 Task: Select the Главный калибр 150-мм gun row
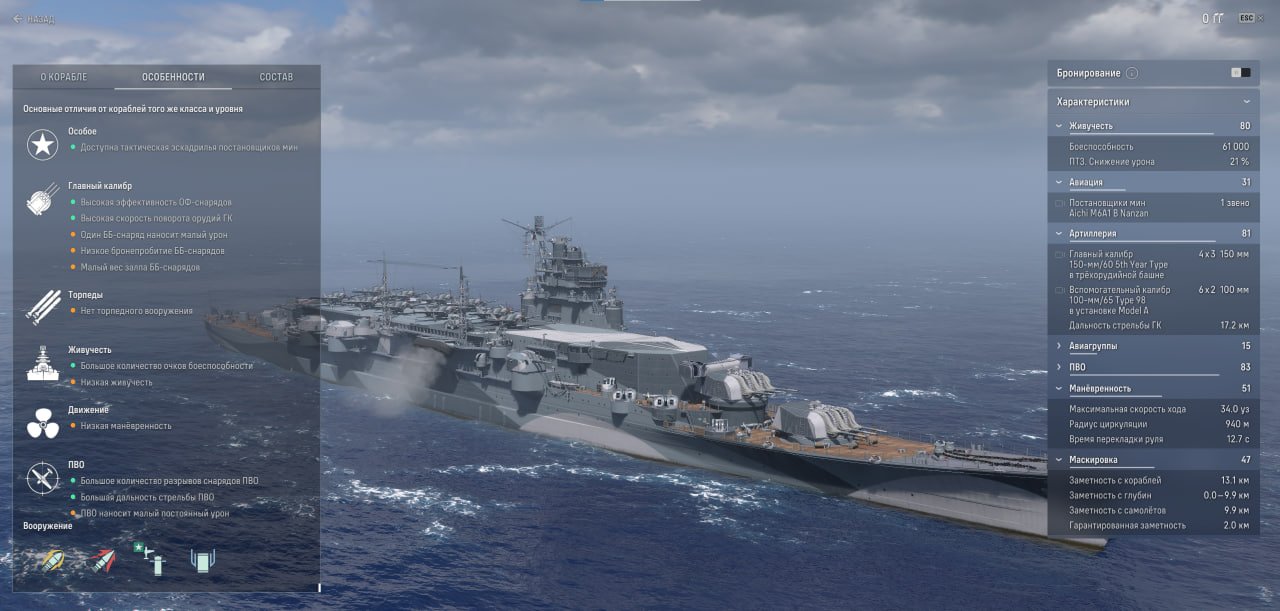point(1150,264)
